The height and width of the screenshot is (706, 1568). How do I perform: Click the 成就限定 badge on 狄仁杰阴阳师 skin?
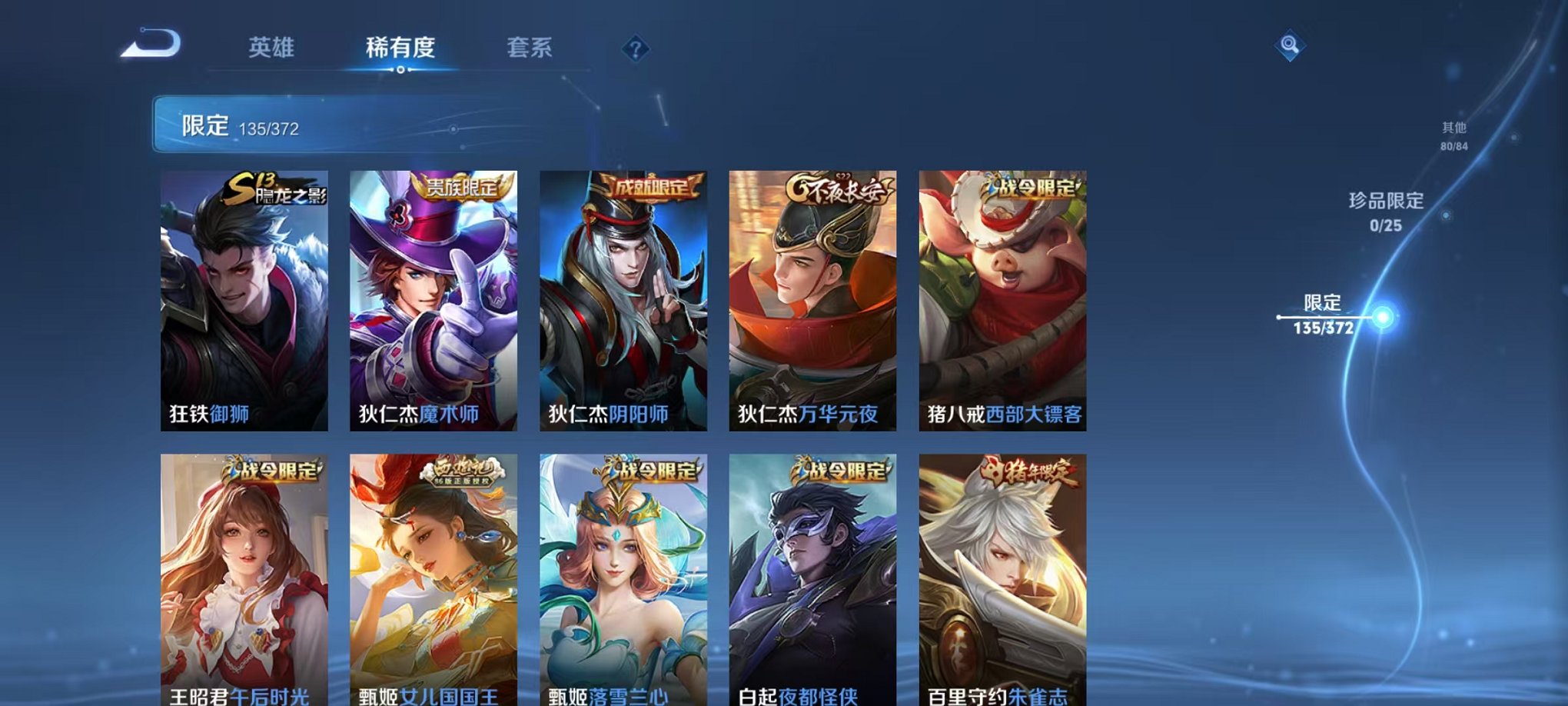point(652,185)
